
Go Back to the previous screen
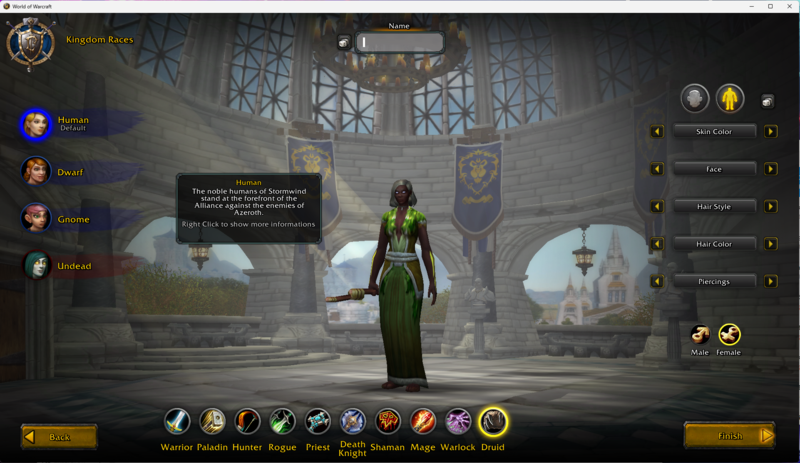[x=59, y=437]
